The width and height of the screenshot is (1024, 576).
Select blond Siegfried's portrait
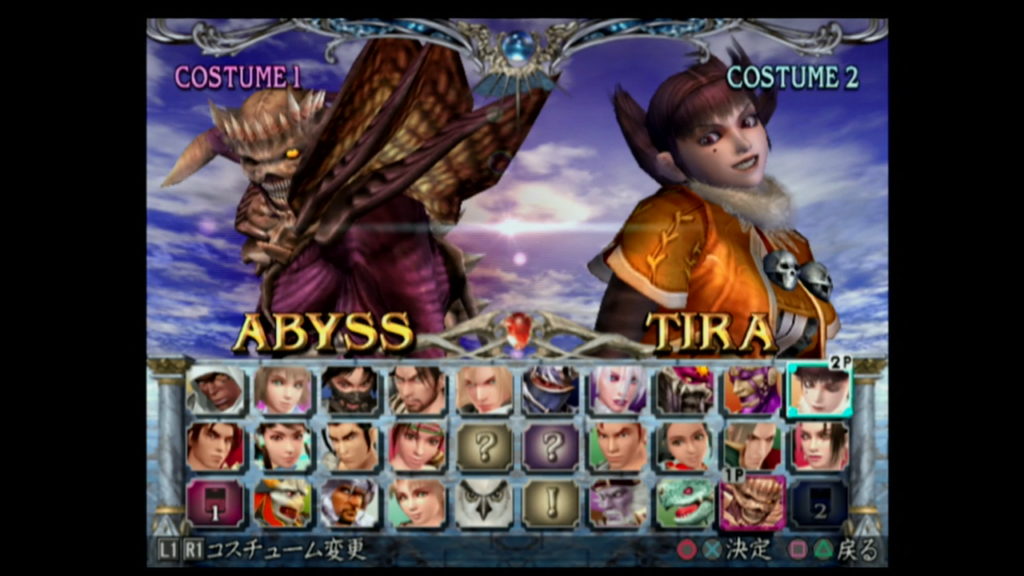pyautogui.click(x=484, y=390)
